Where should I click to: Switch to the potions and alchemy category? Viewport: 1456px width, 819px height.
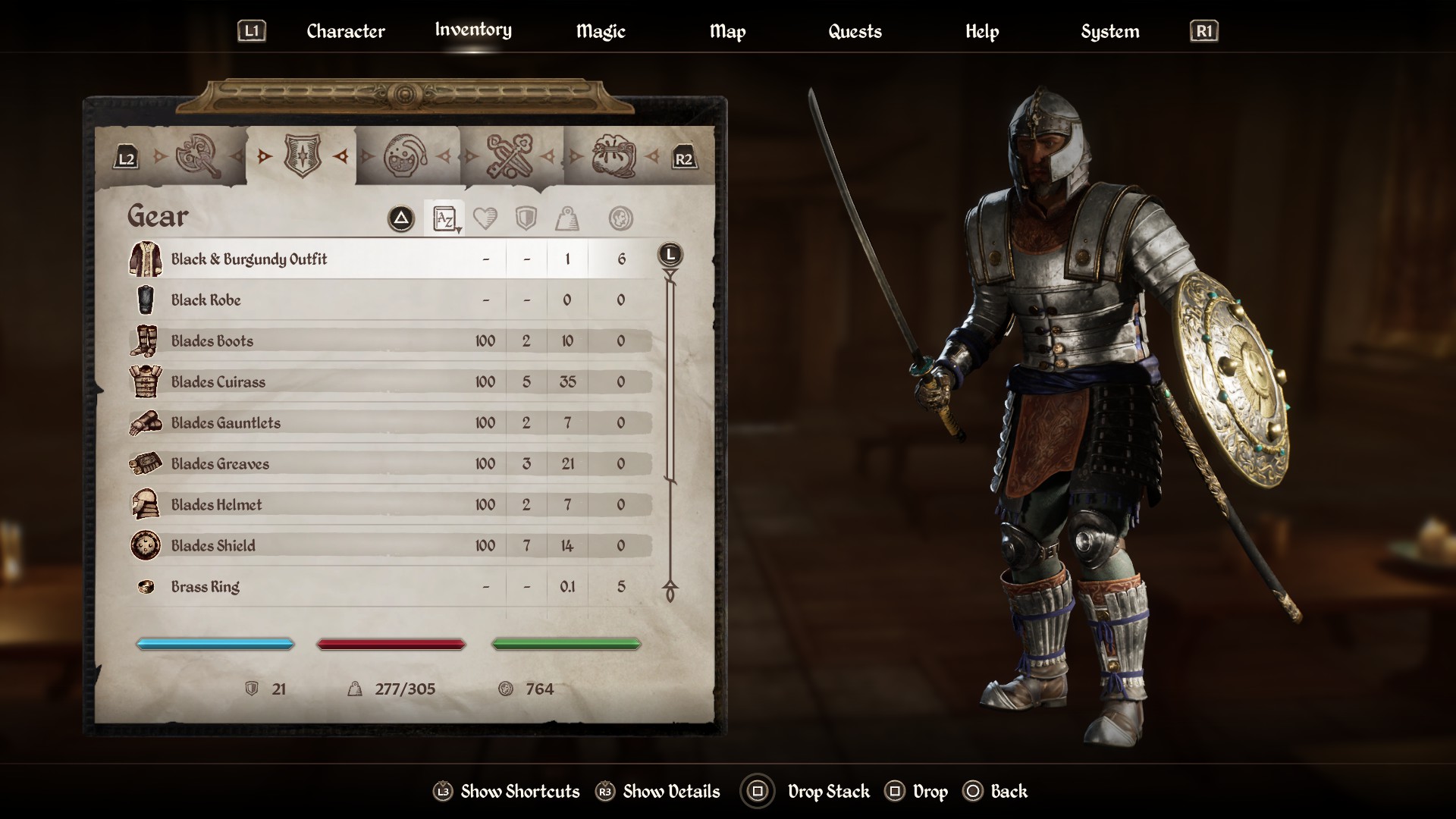click(405, 156)
